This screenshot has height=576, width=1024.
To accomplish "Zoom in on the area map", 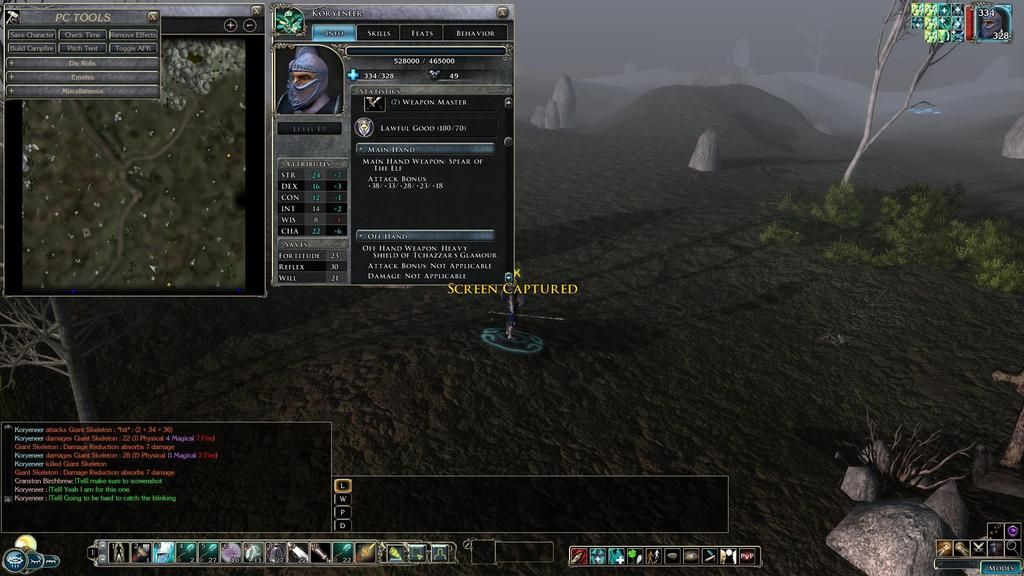I will (x=230, y=25).
